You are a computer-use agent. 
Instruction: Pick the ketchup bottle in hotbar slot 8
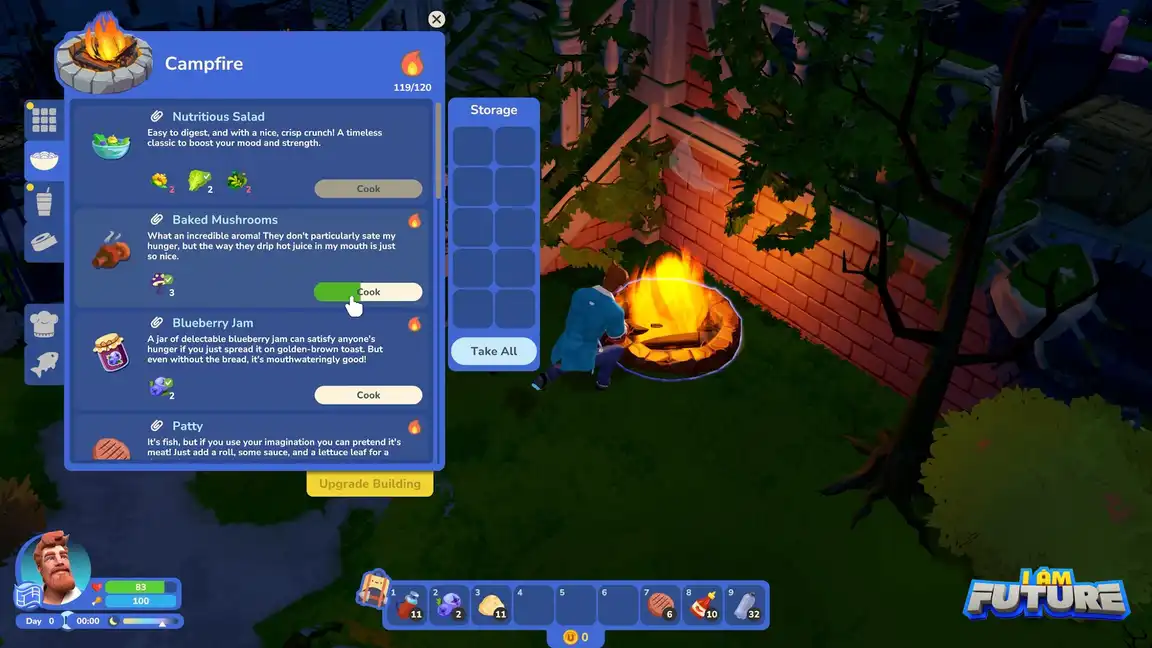[703, 605]
